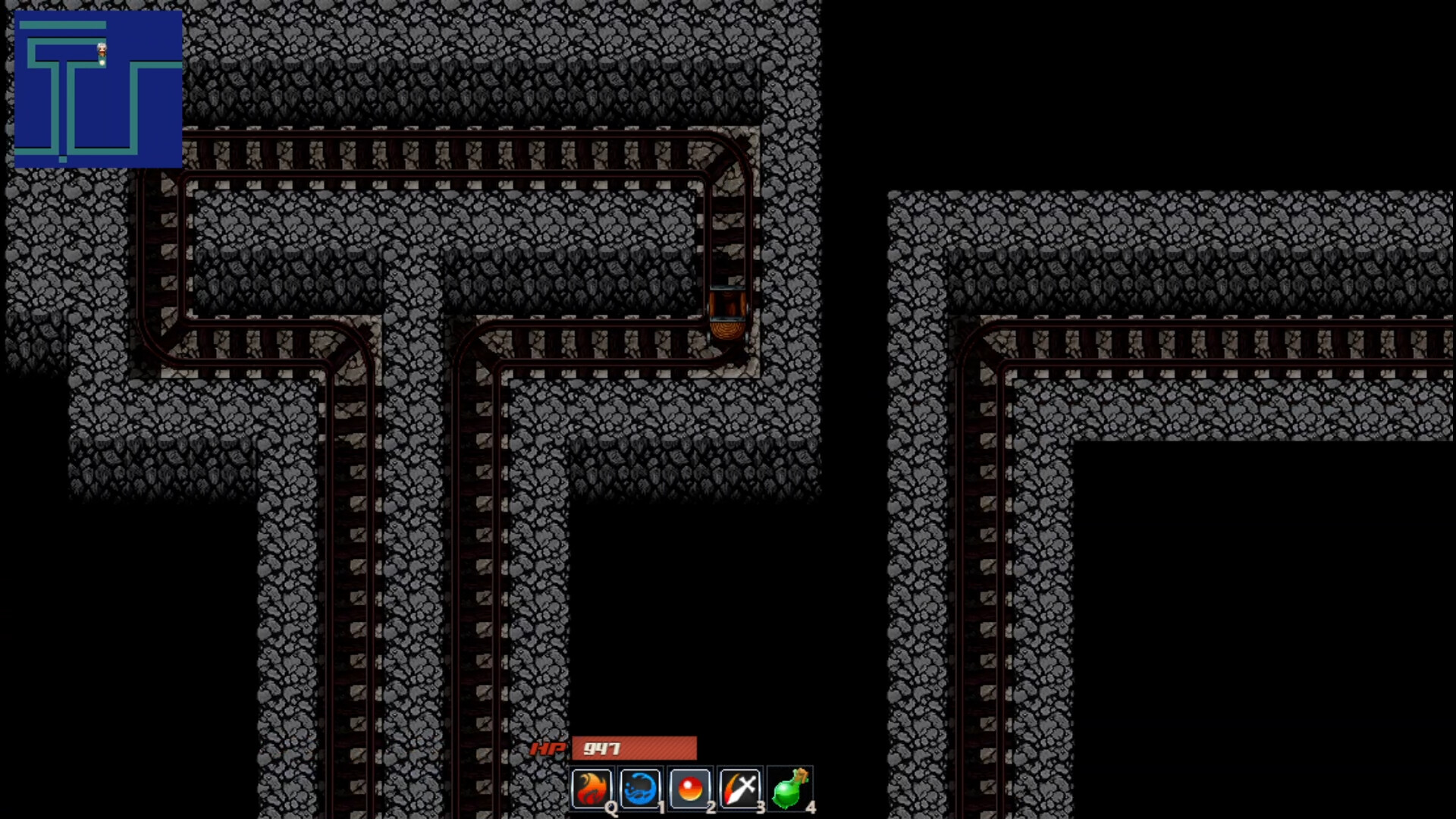Toggle the fire spell slot active state
This screenshot has width=1456, height=819.
(593, 789)
